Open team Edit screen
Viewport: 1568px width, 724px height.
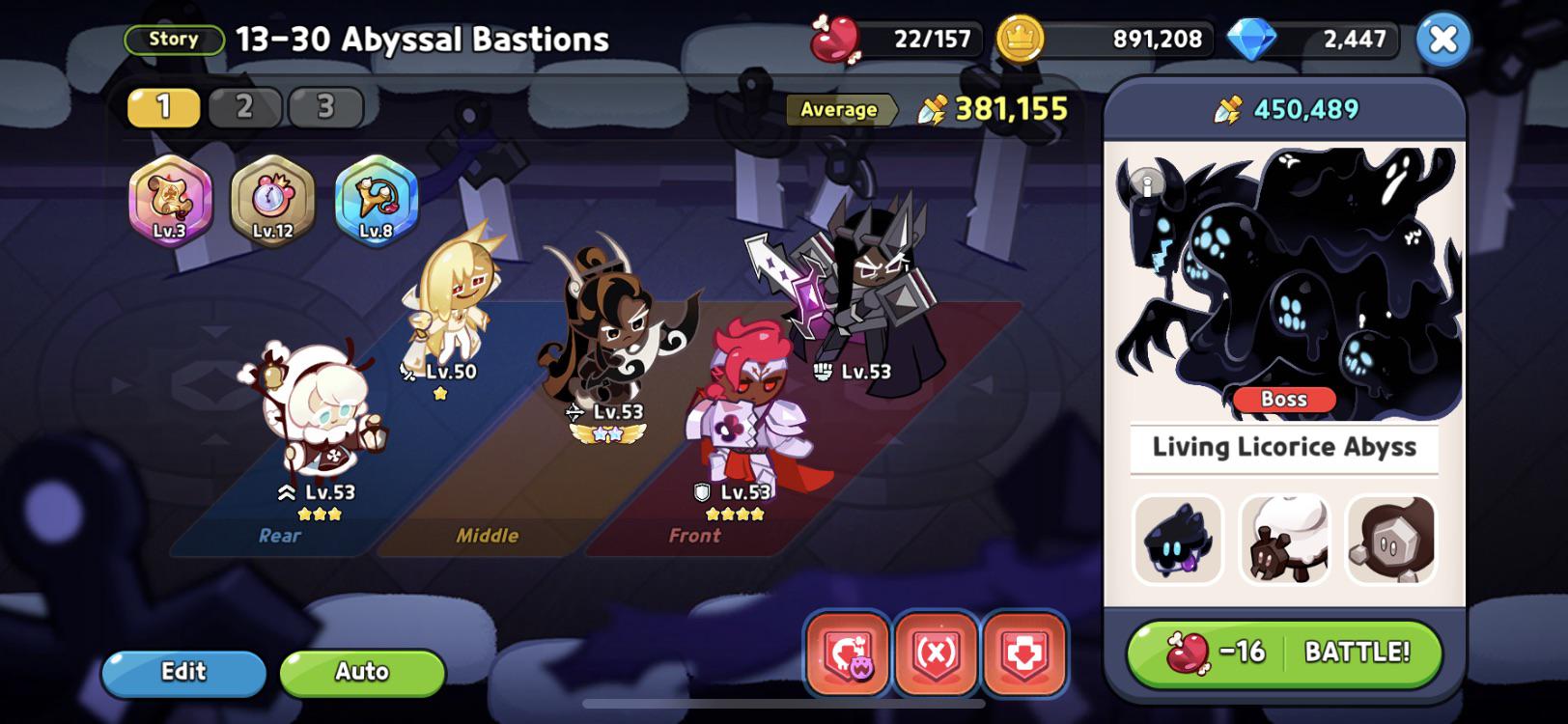(x=182, y=672)
